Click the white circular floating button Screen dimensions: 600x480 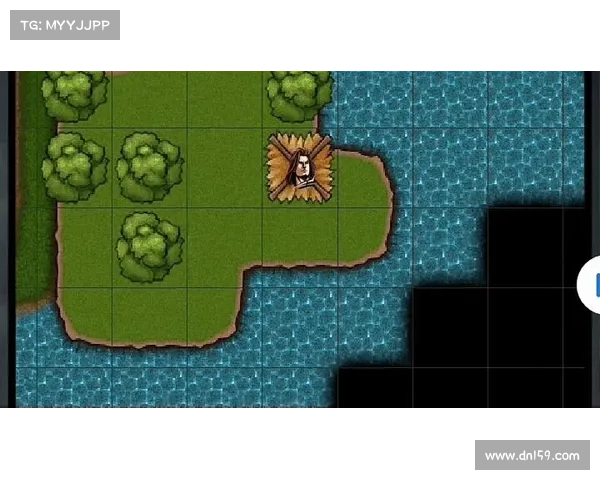tap(591, 285)
